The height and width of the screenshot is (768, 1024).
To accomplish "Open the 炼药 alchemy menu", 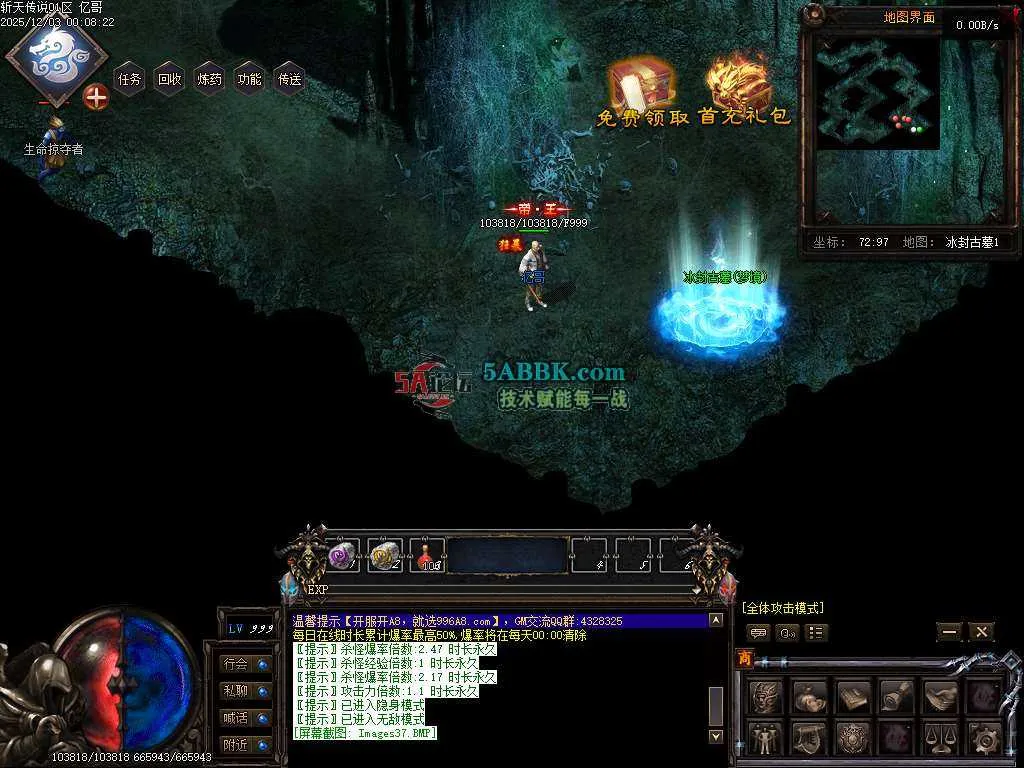I will [209, 79].
